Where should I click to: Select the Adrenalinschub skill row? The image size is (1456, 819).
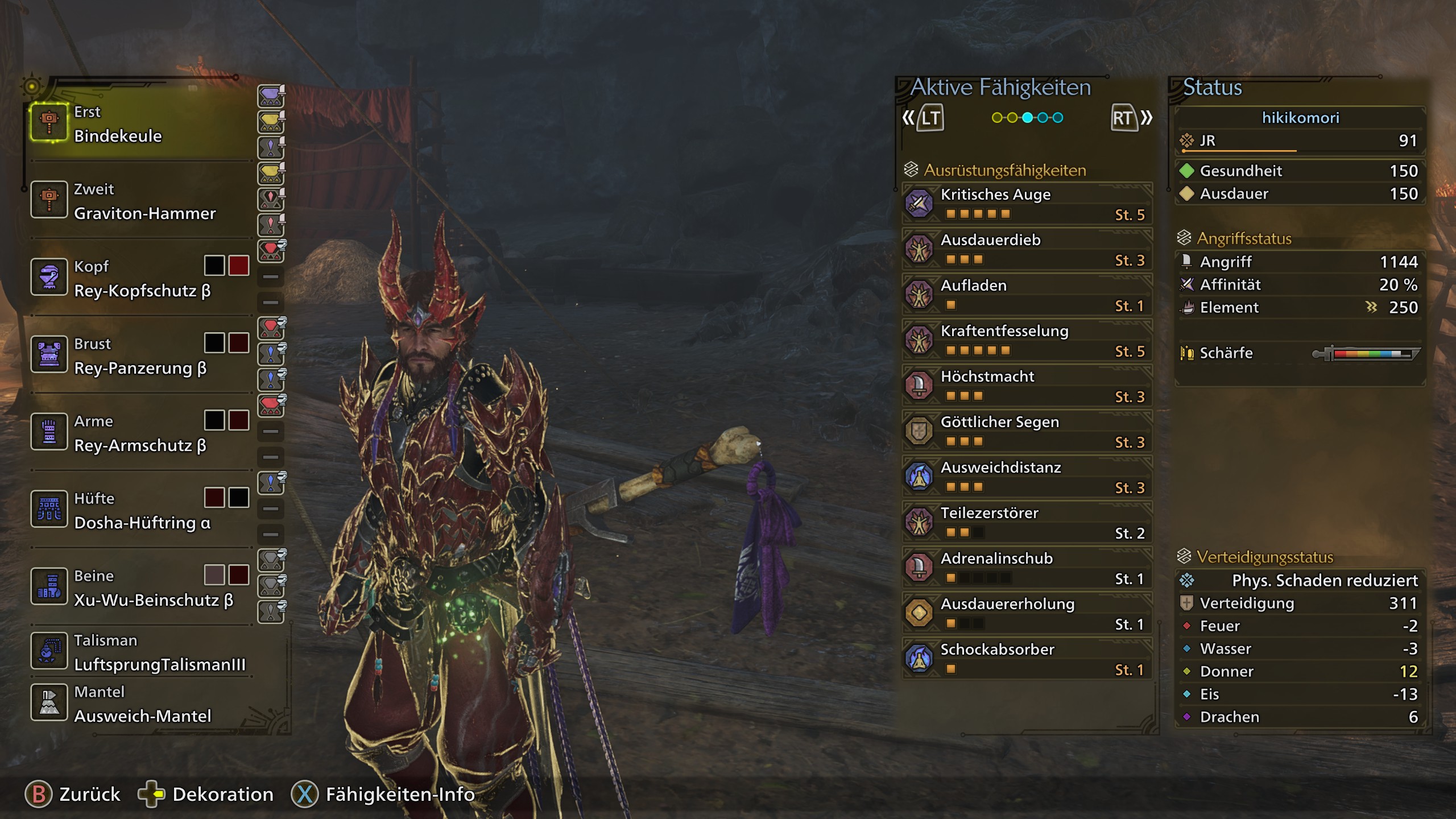click(1027, 568)
